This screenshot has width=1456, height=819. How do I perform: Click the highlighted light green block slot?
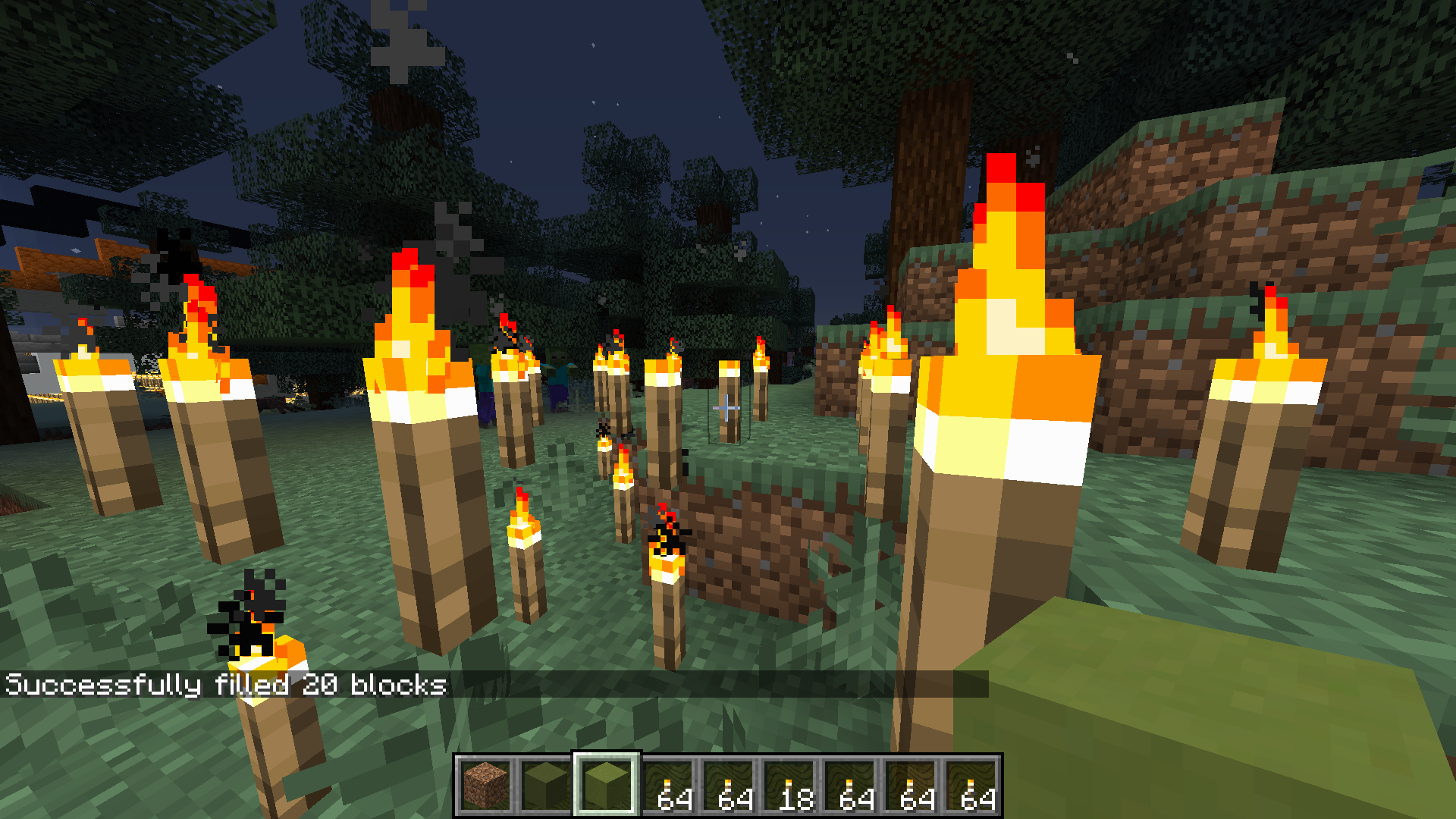(607, 786)
